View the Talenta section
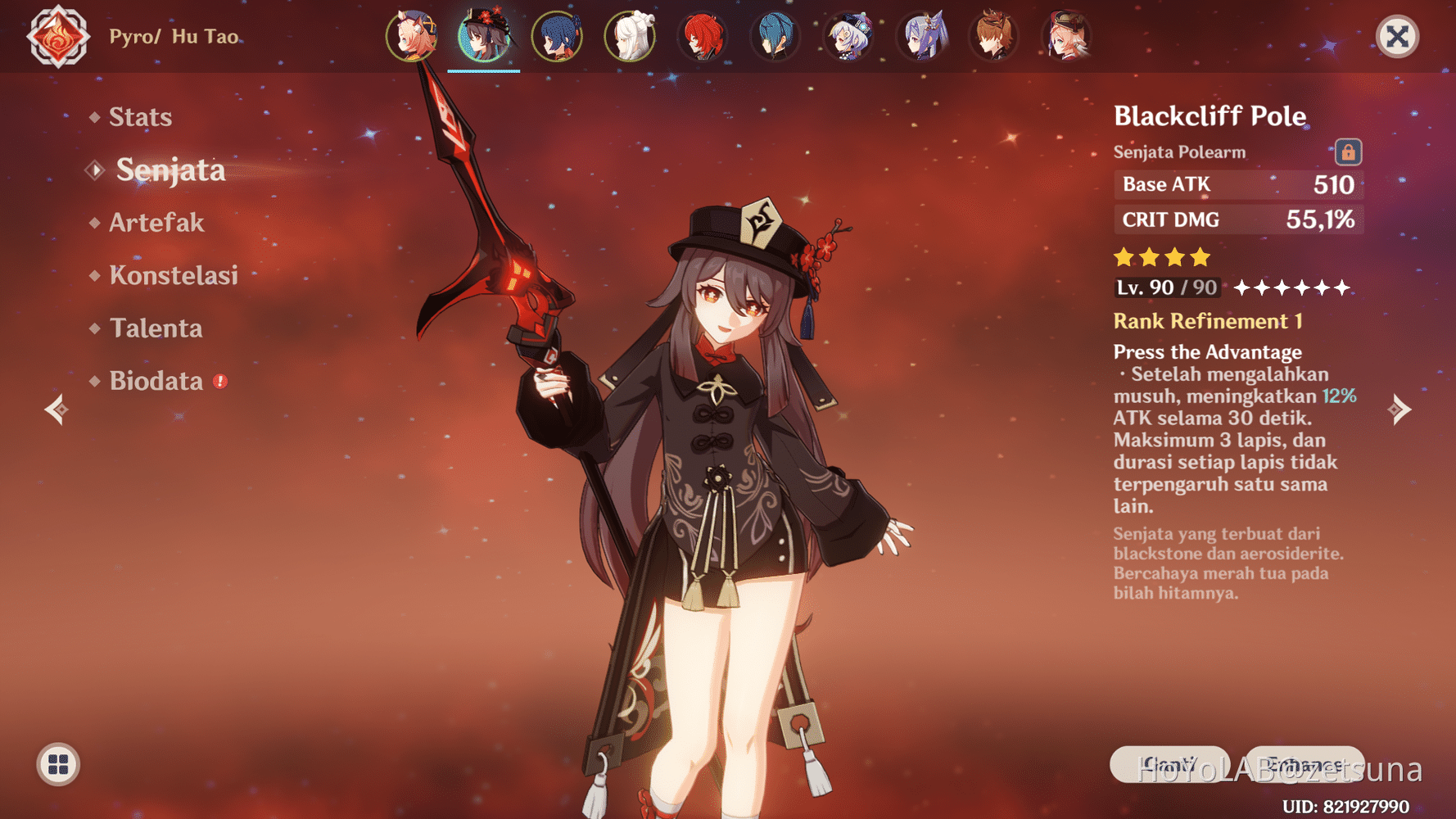This screenshot has height=819, width=1456. [156, 328]
